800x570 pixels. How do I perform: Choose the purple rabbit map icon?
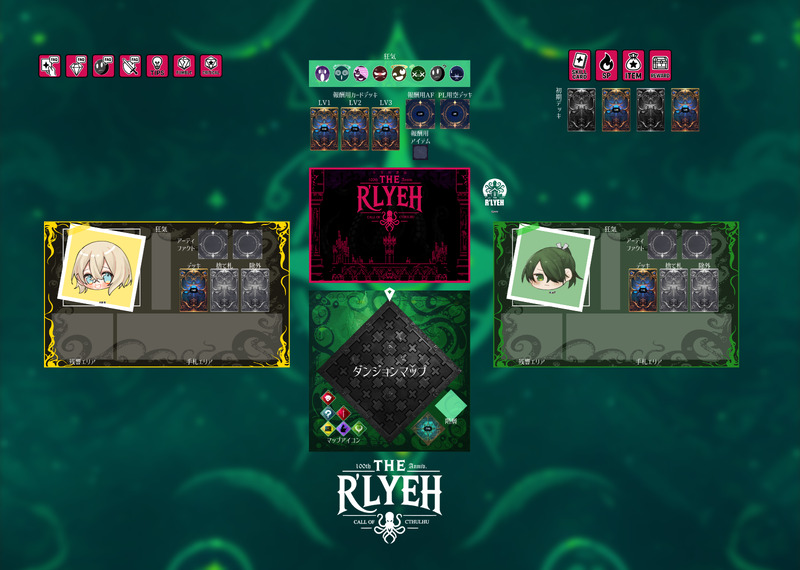tap(343, 428)
